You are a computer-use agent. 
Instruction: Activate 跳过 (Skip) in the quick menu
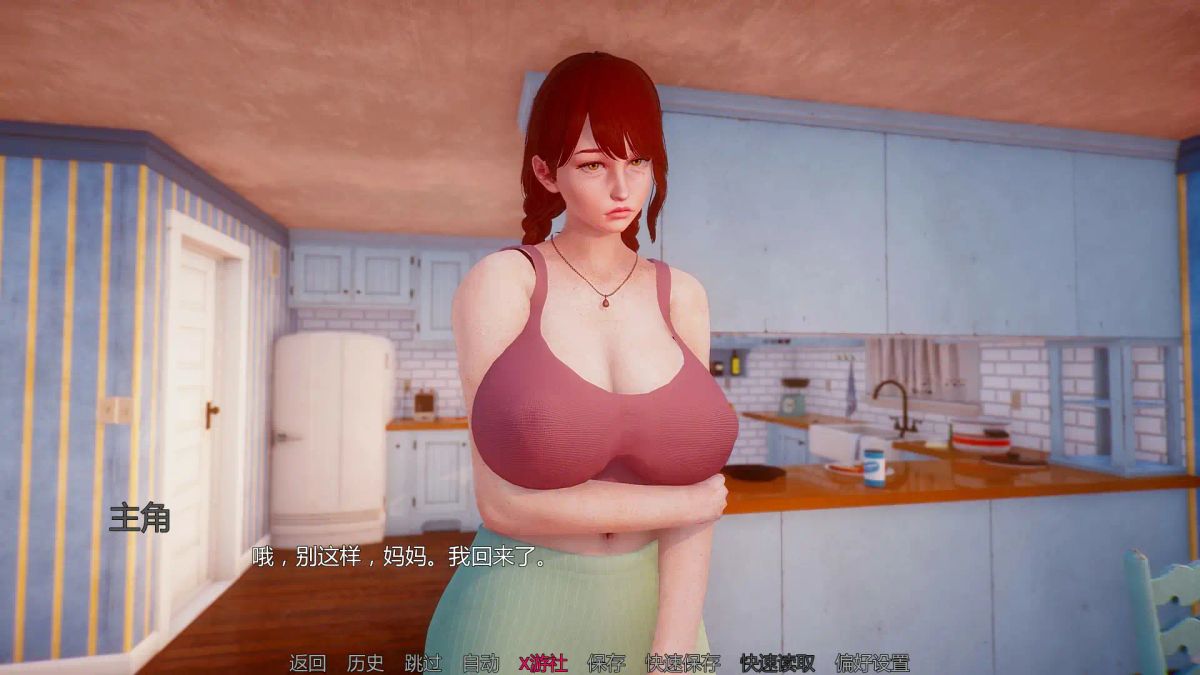[423, 662]
